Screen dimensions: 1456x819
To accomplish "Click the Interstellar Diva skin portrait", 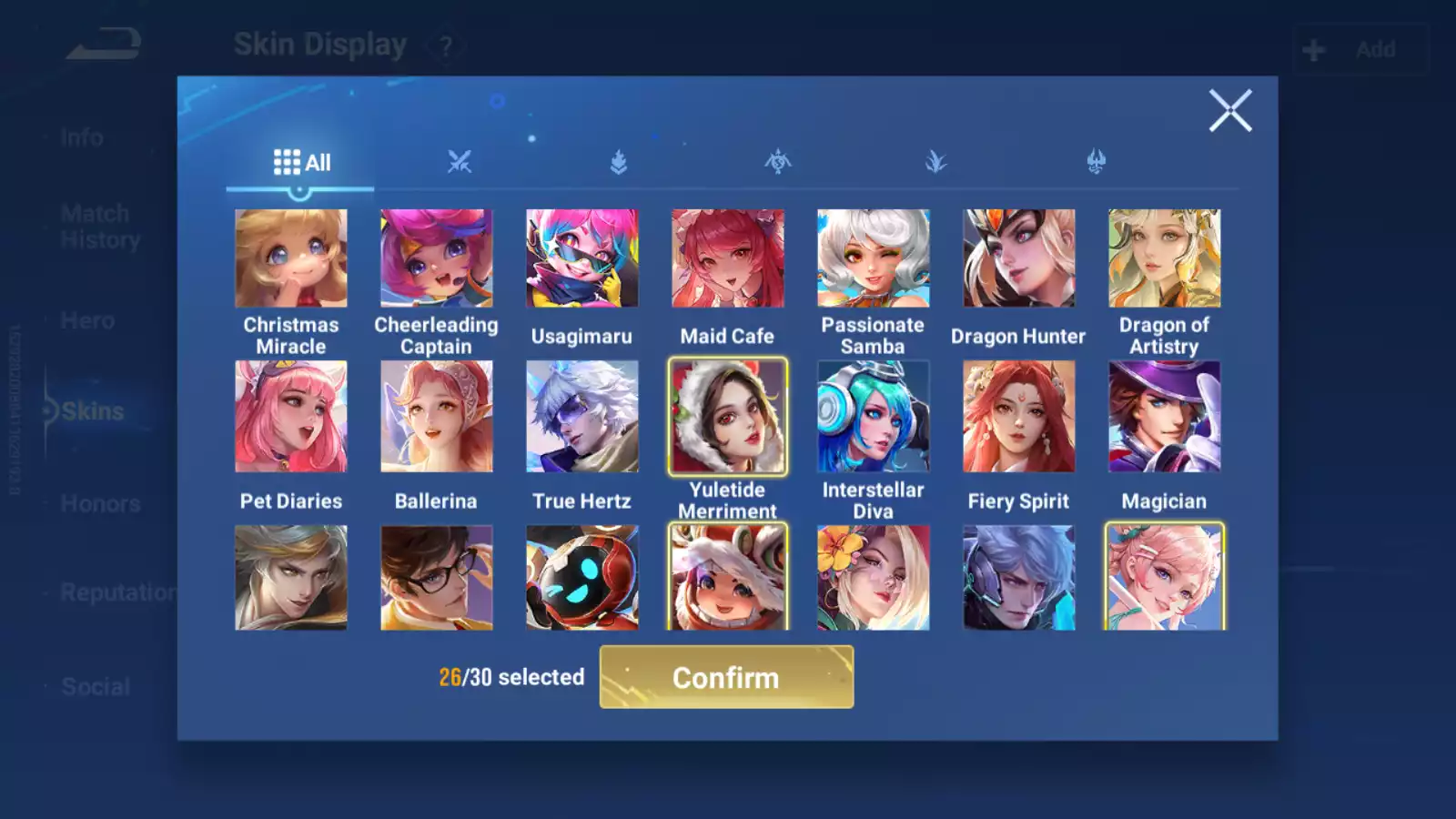I will 873,418.
